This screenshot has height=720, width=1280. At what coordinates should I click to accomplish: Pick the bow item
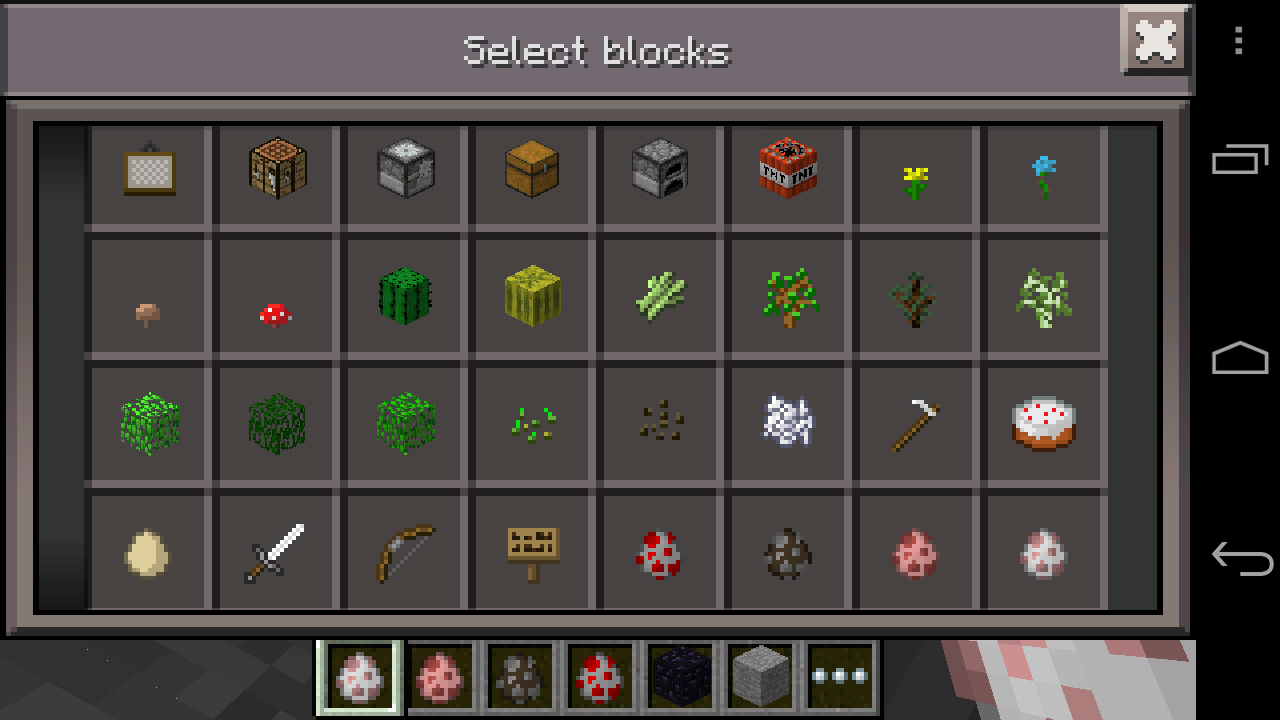pos(404,548)
